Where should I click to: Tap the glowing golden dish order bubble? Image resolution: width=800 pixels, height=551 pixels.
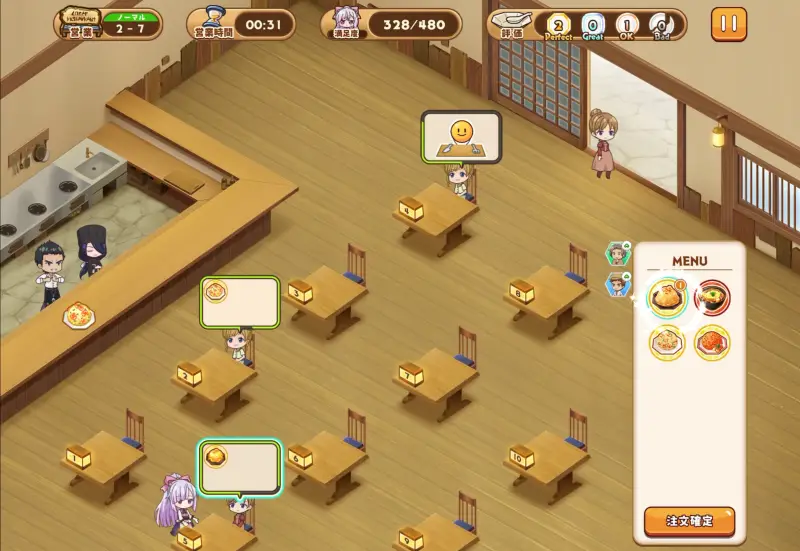(240, 466)
